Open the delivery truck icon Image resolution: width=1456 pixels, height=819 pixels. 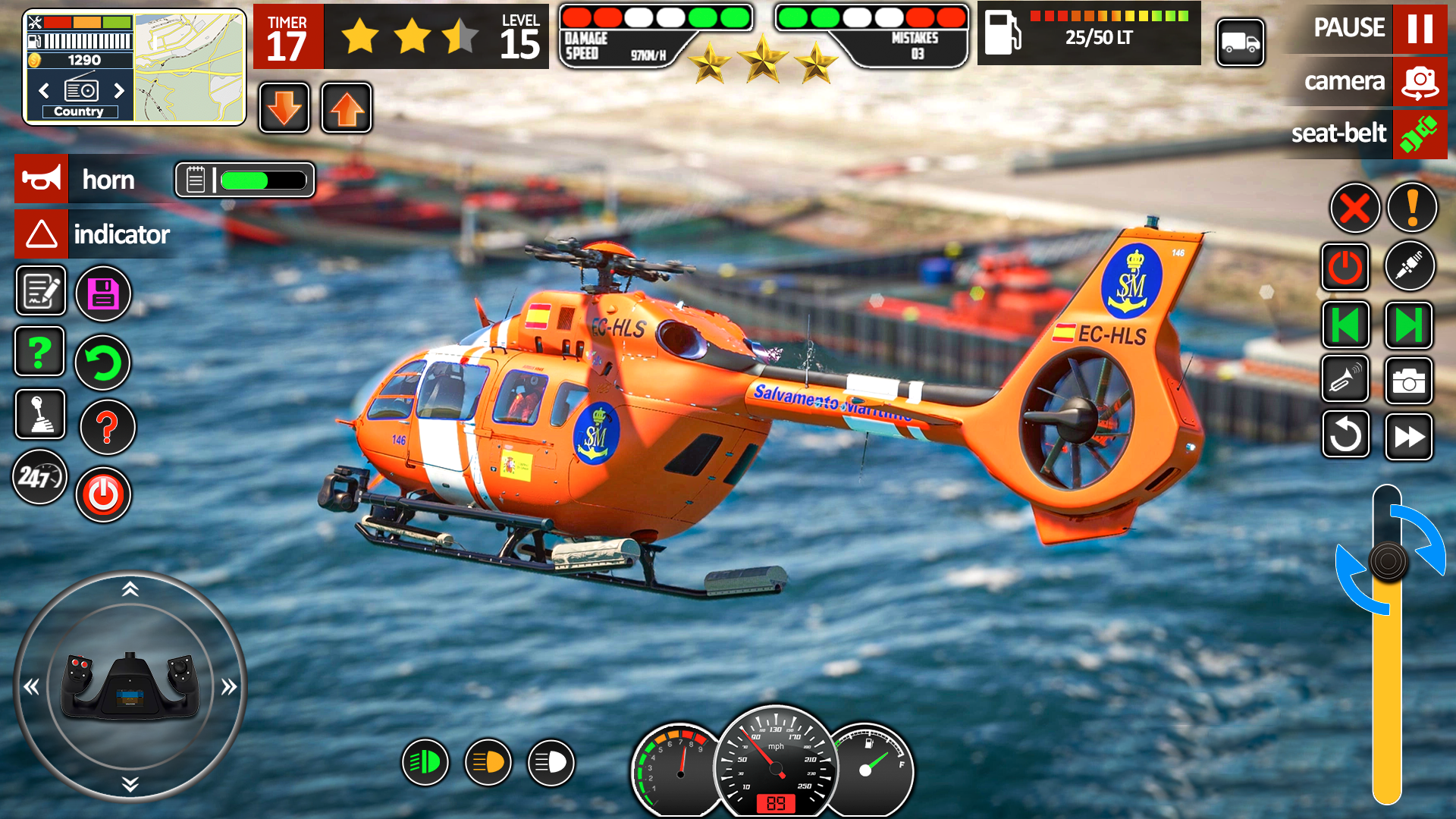[1241, 43]
